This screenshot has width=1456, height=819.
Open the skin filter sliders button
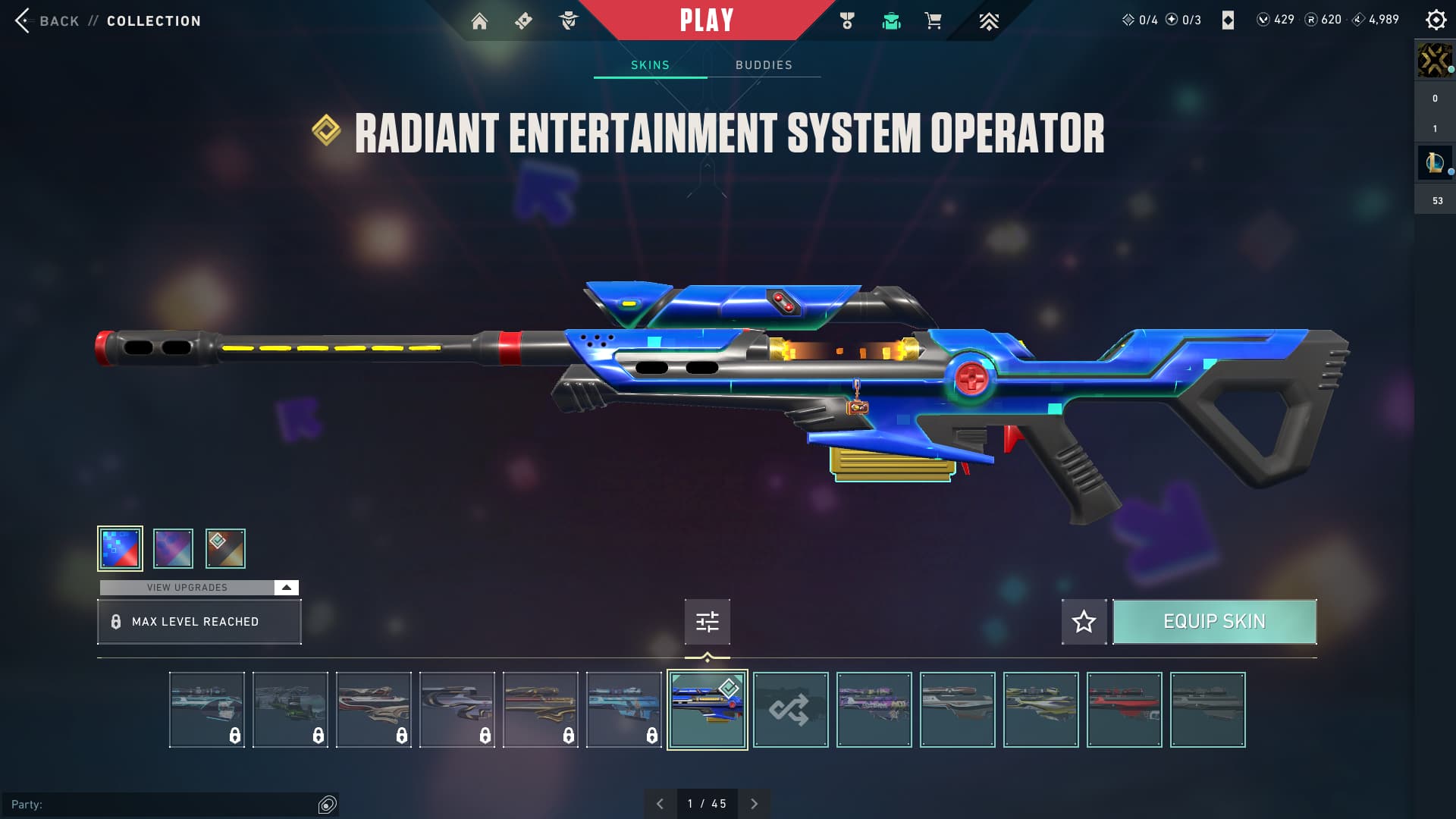pyautogui.click(x=707, y=622)
